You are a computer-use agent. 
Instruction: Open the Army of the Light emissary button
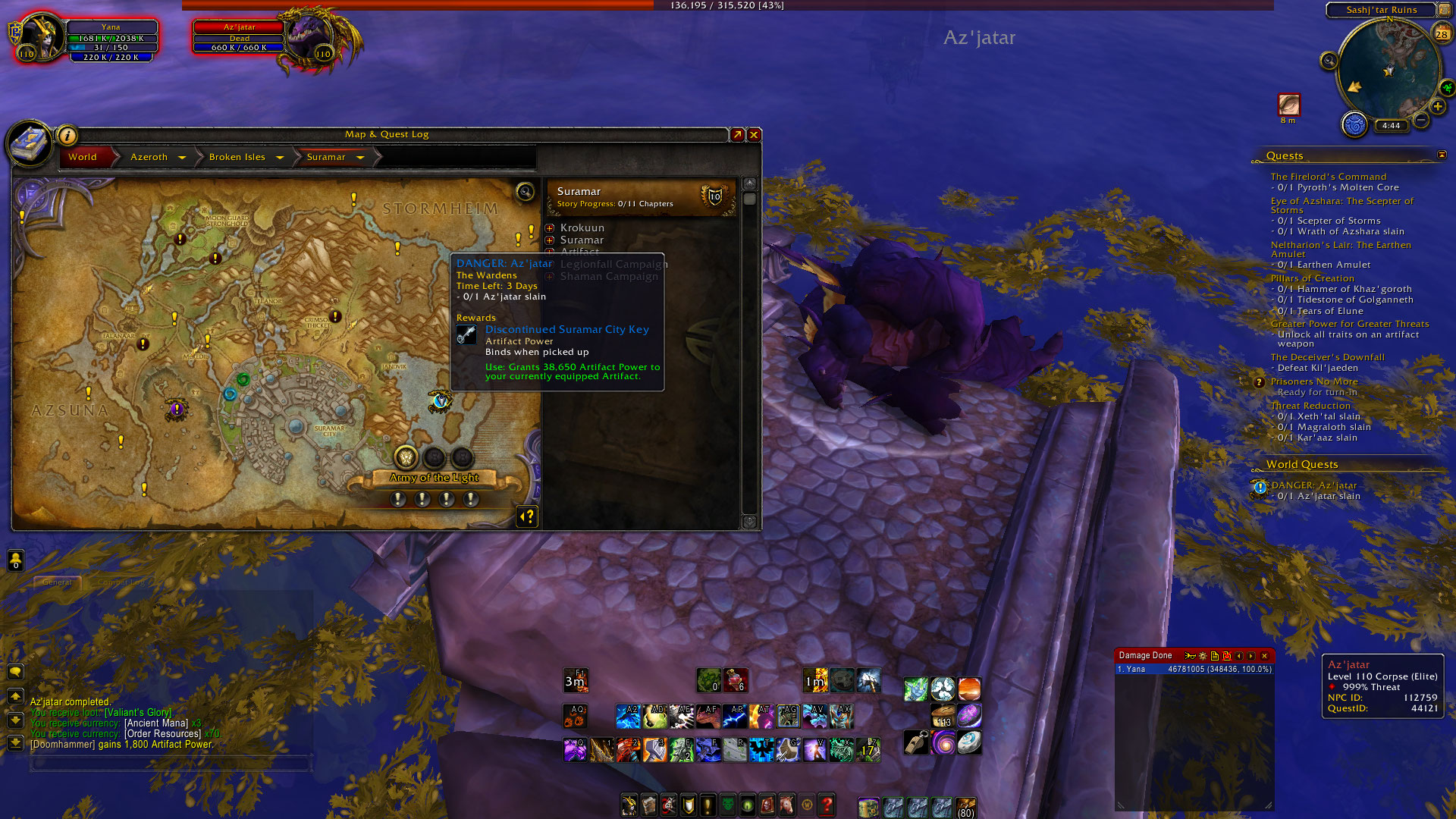[x=406, y=457]
